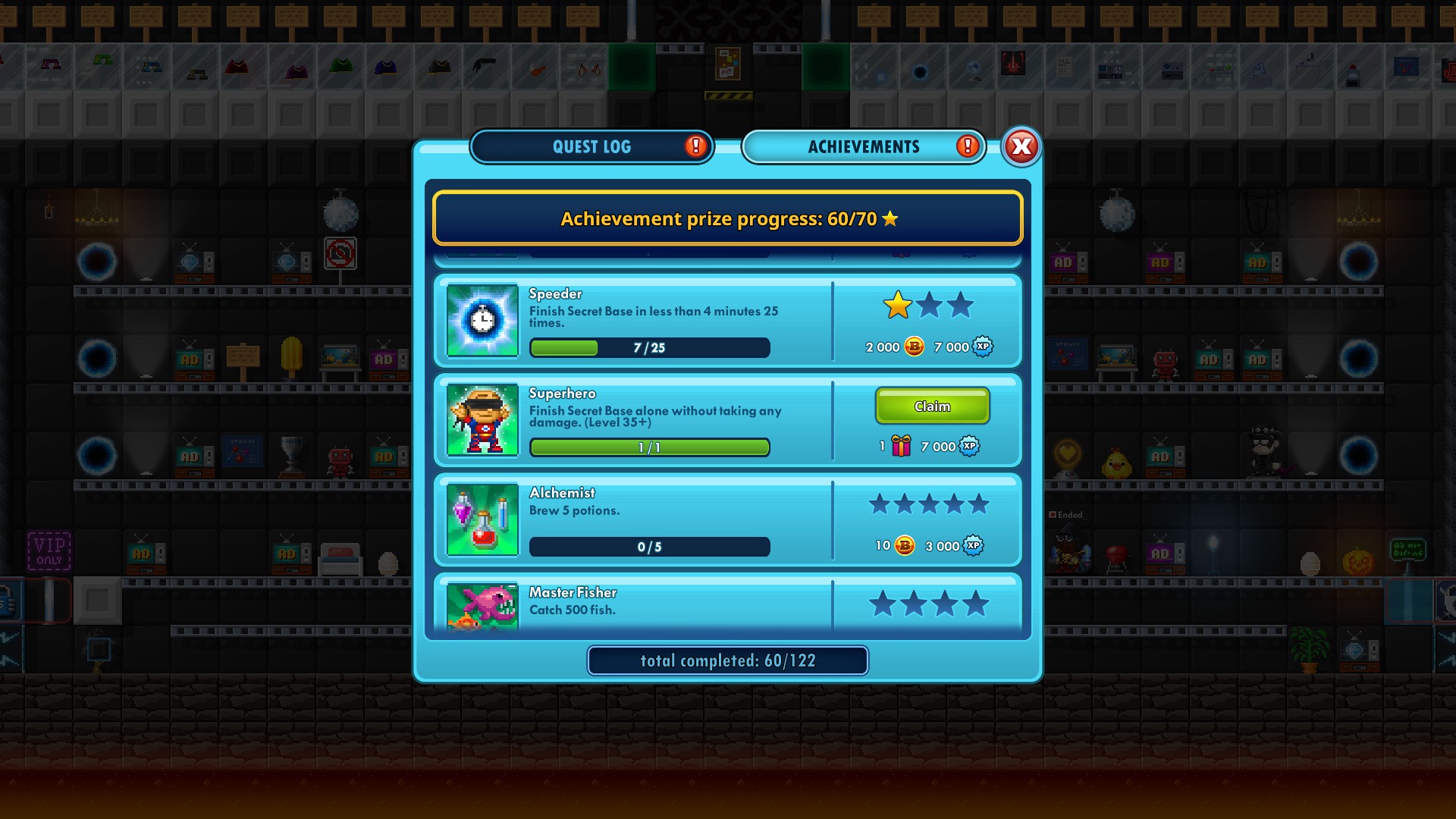The width and height of the screenshot is (1456, 819).
Task: Select the Superhero character achievement icon
Action: 482,420
